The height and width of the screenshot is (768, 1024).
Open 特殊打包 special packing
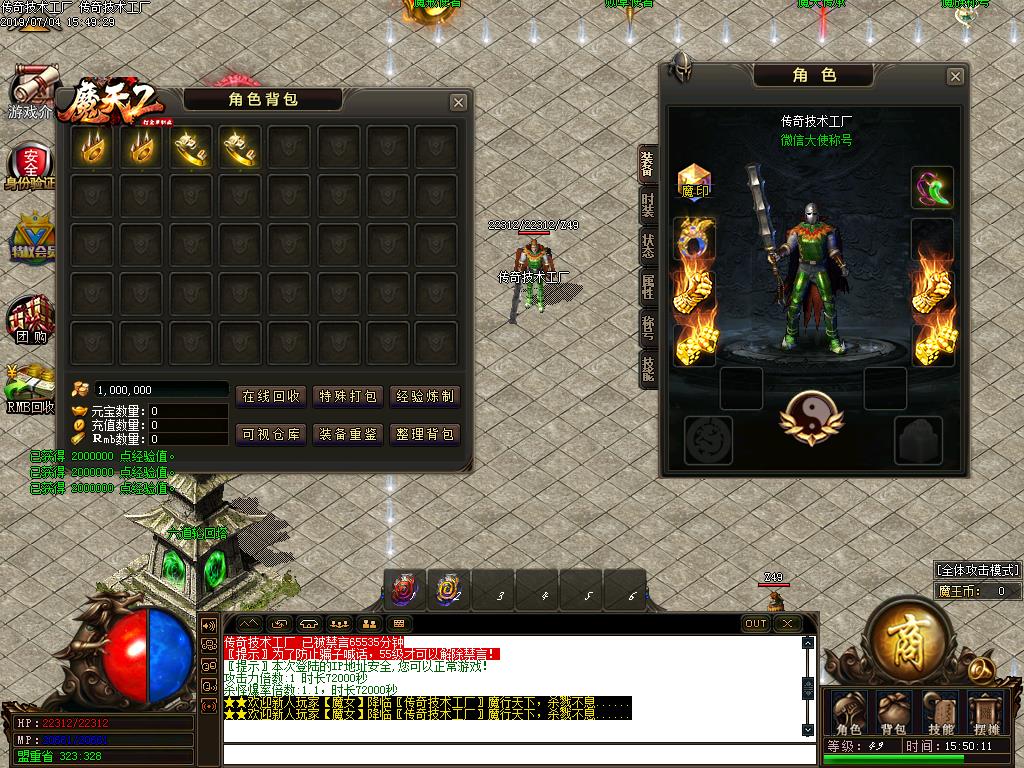pos(348,396)
